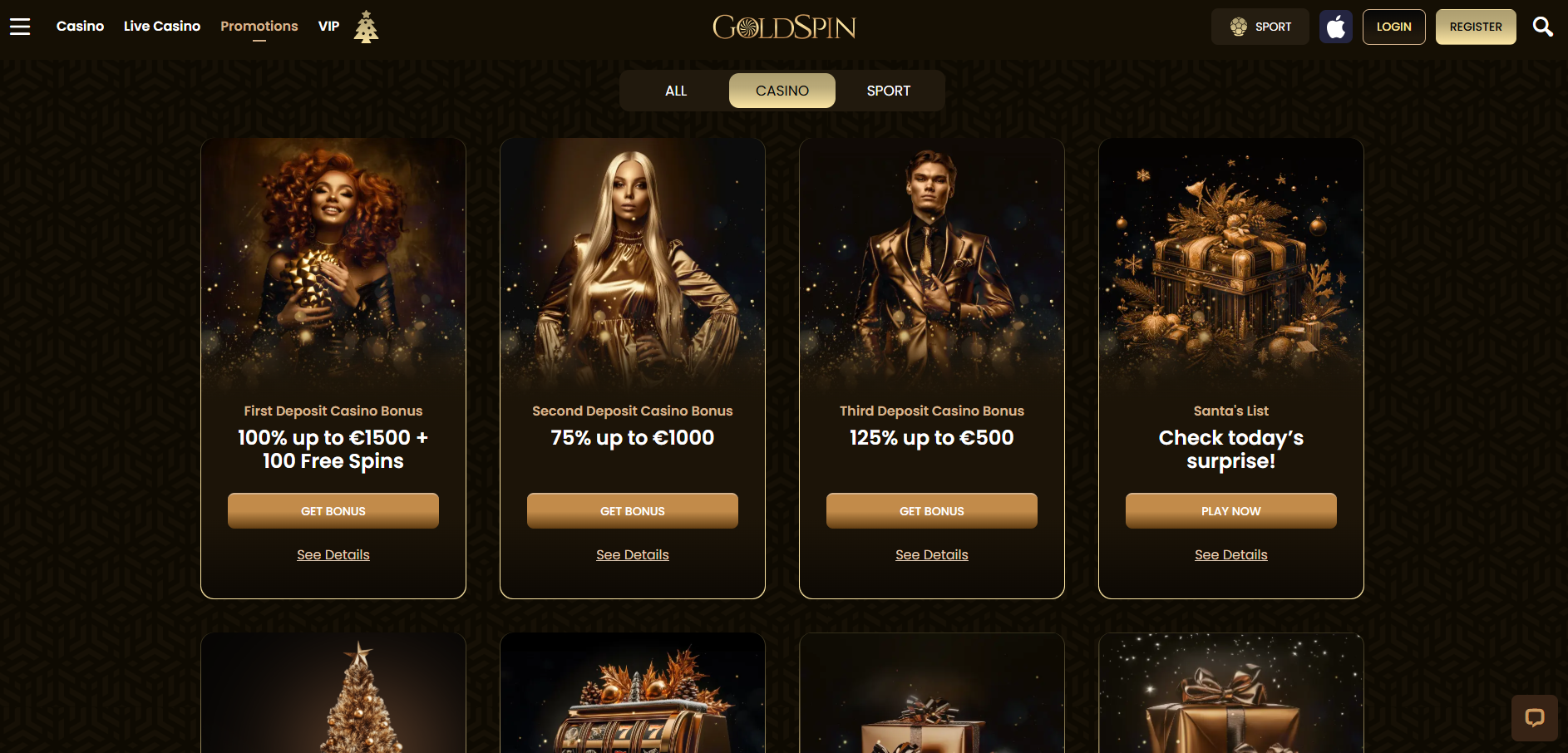The width and height of the screenshot is (1568, 753).
Task: Click GET BONUS on the First Deposit offer
Action: click(x=333, y=510)
